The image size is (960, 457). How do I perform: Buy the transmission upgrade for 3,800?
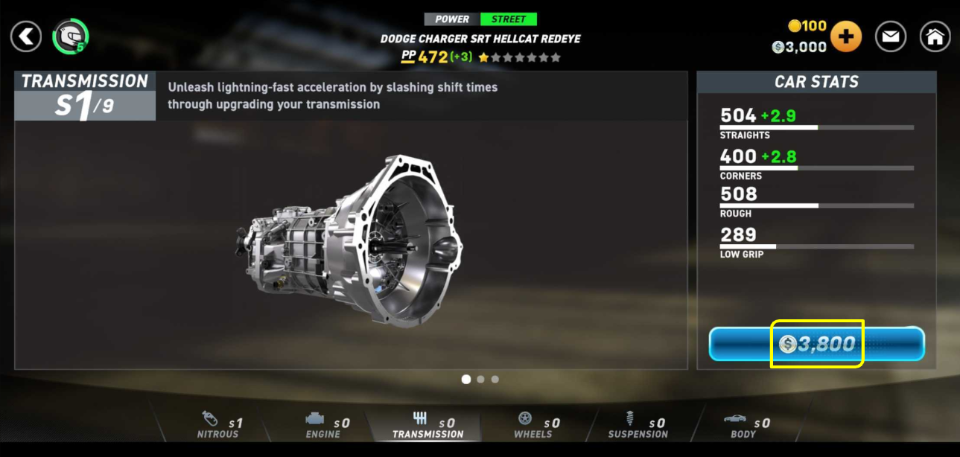point(816,344)
